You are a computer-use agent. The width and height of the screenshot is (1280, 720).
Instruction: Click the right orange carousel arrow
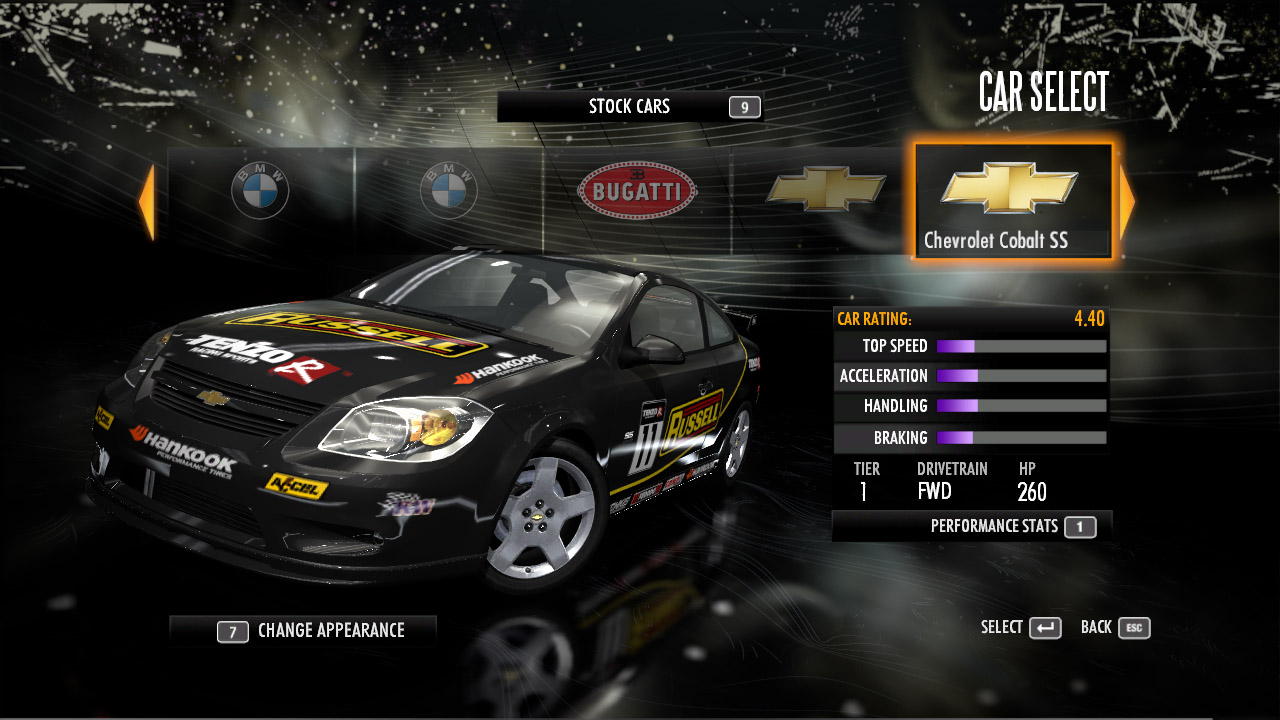1127,203
